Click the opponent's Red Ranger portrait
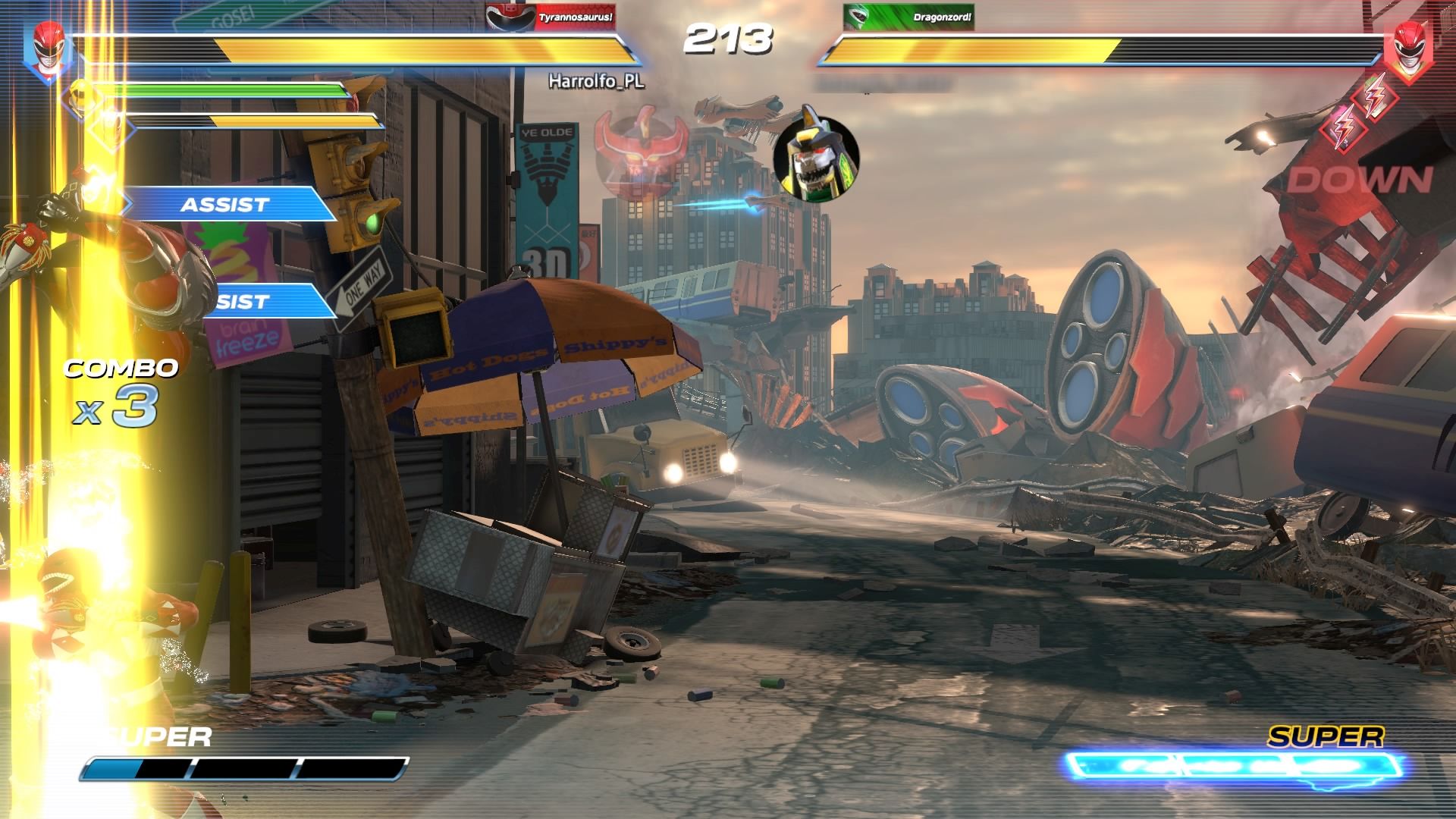Image resolution: width=1456 pixels, height=819 pixels. [x=1407, y=47]
